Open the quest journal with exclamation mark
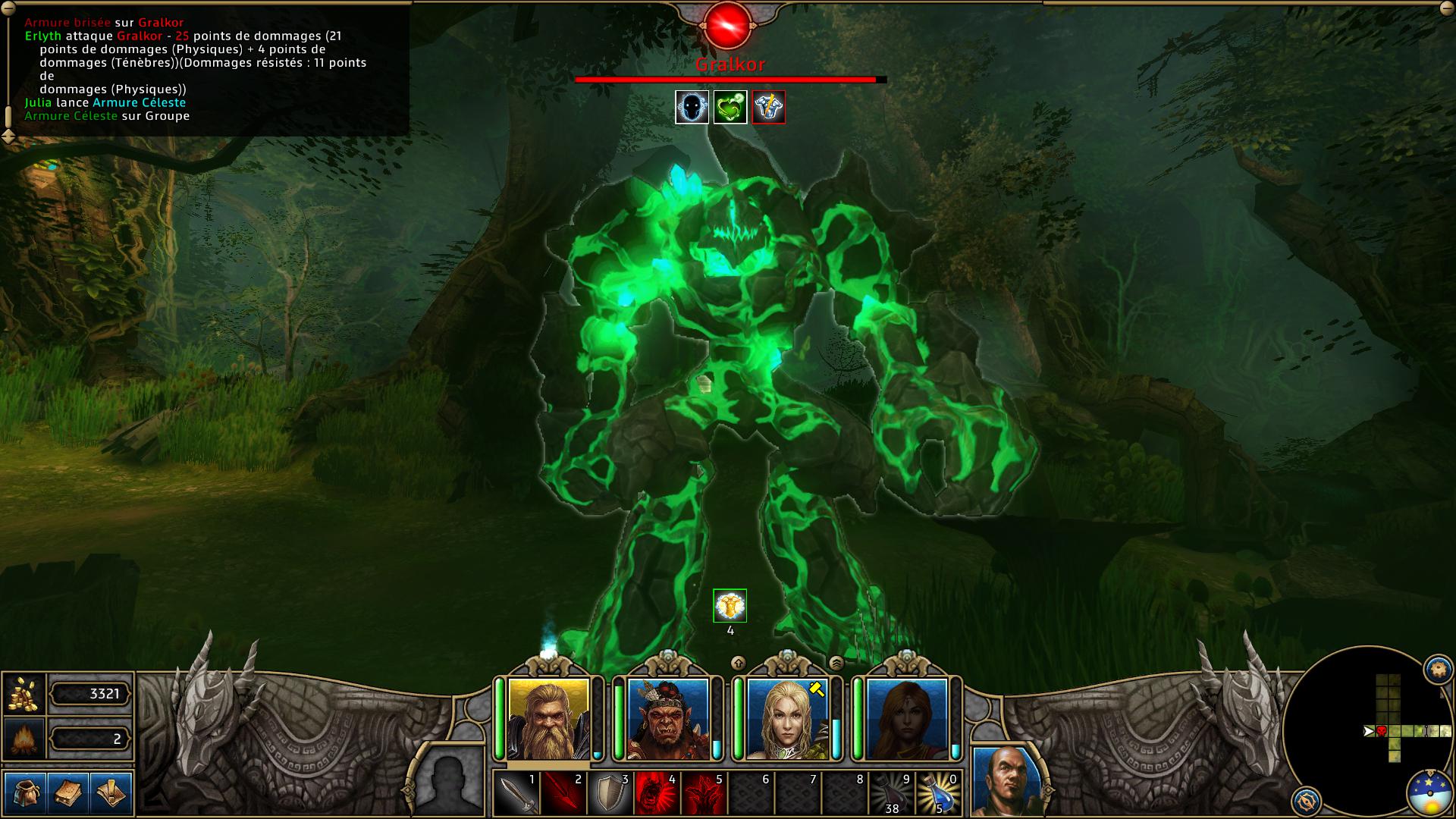The height and width of the screenshot is (819, 1456). coord(111,792)
